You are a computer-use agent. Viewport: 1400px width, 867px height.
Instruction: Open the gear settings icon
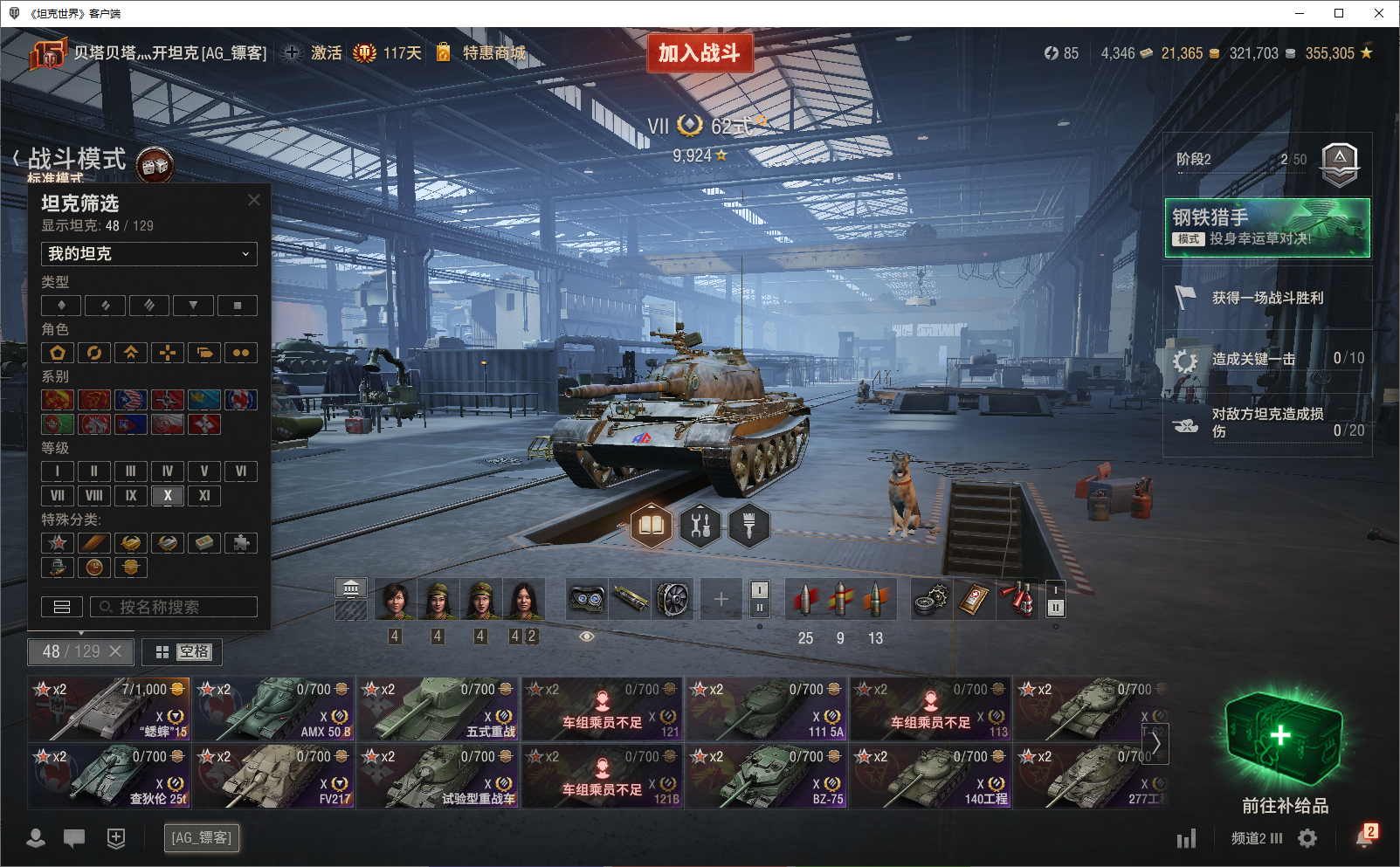coord(1307,838)
